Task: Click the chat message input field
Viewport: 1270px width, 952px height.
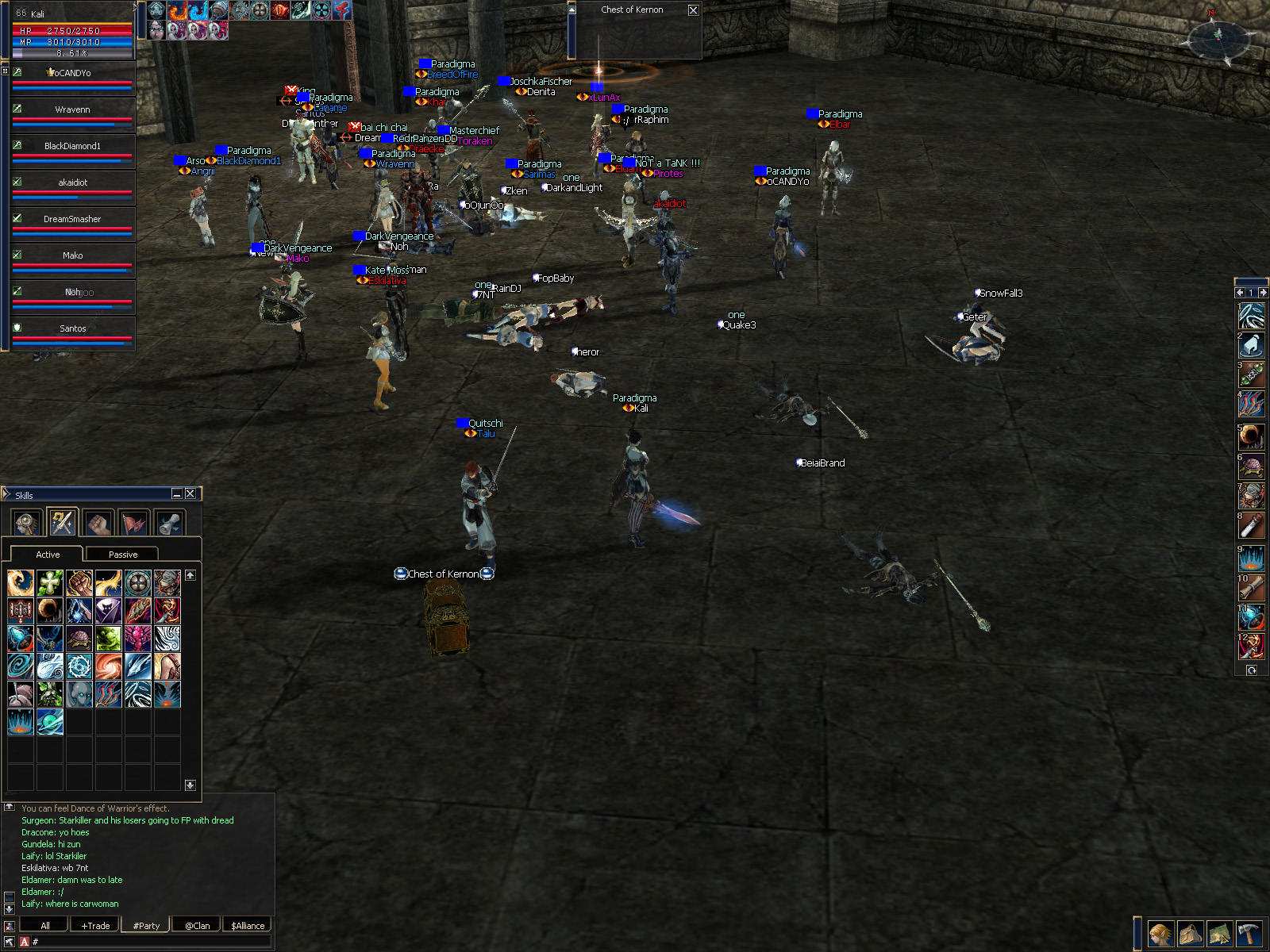Action: [151, 942]
